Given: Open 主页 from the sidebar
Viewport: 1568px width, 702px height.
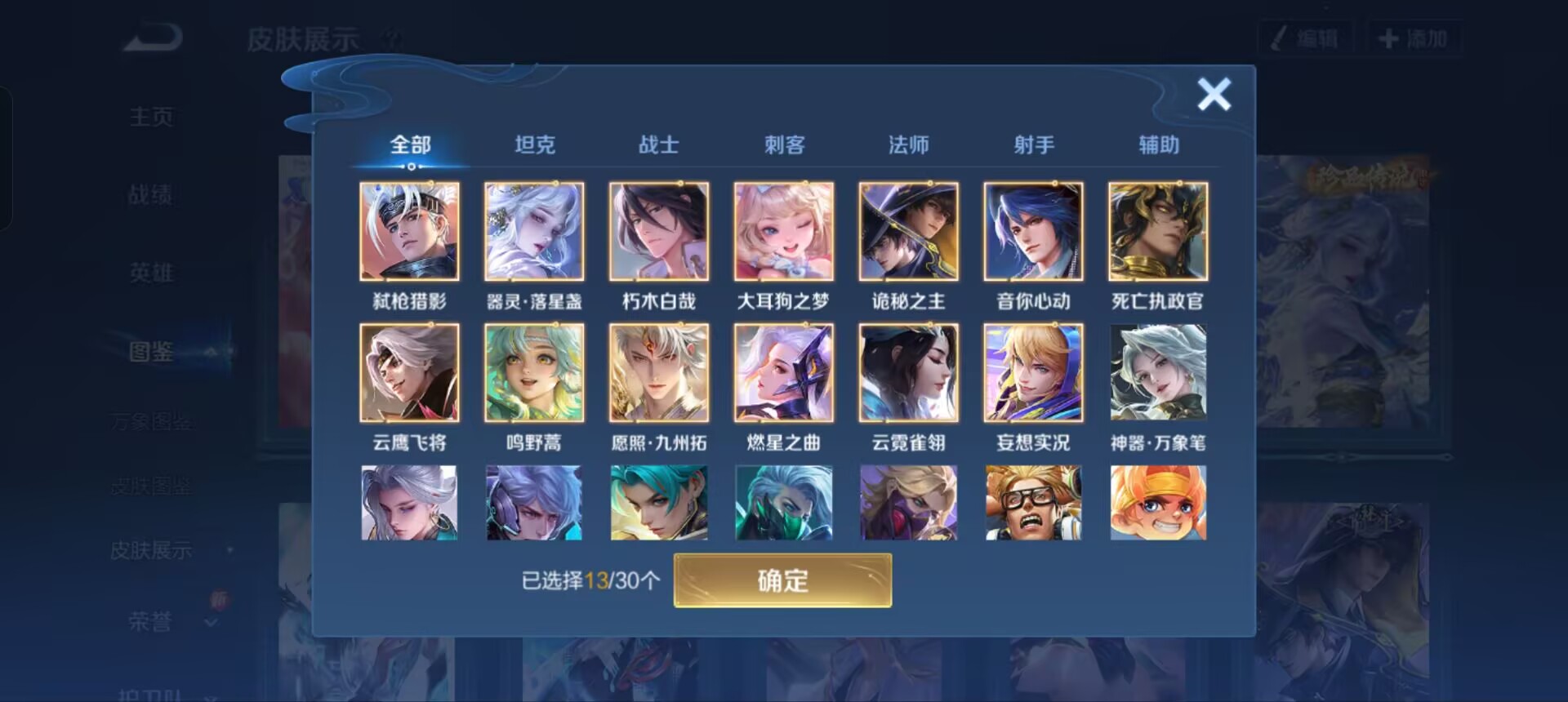Looking at the screenshot, I should click(x=152, y=116).
